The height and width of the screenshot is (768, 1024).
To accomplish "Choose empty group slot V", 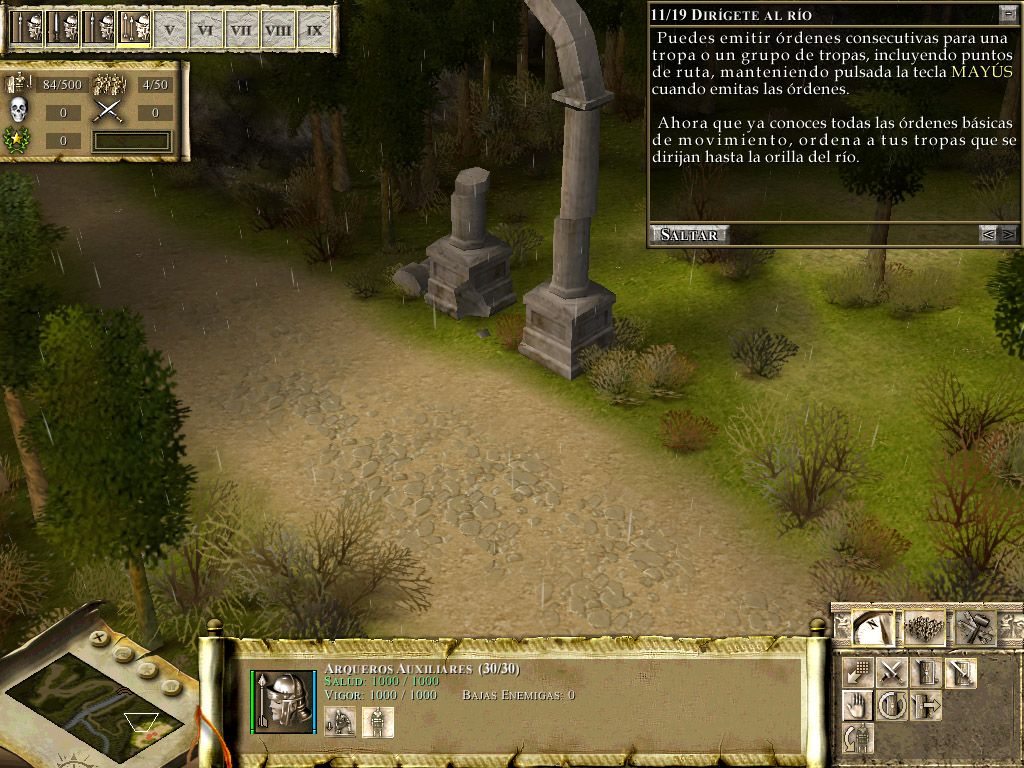I will coord(169,30).
